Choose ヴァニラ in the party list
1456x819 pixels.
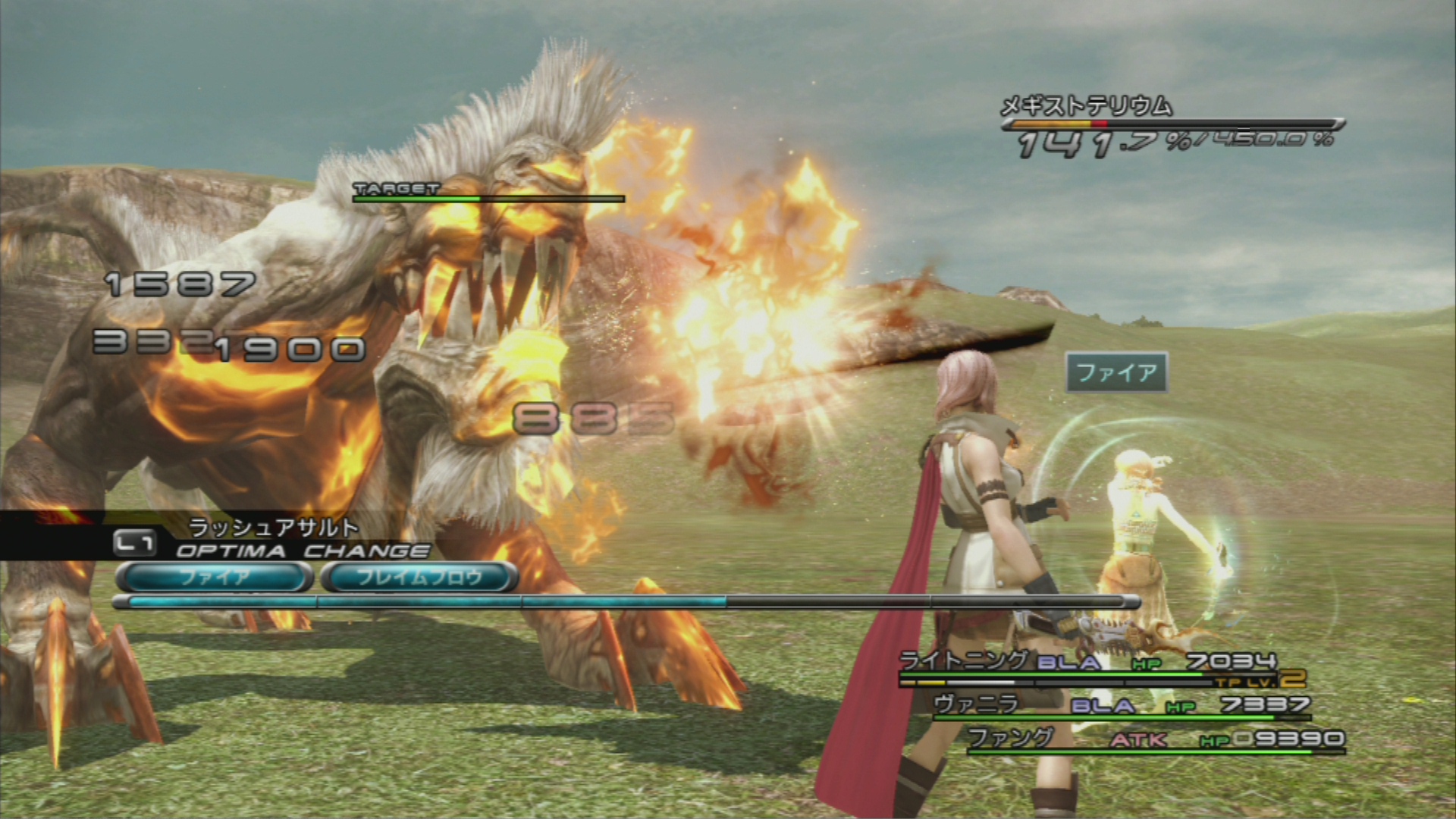(976, 704)
